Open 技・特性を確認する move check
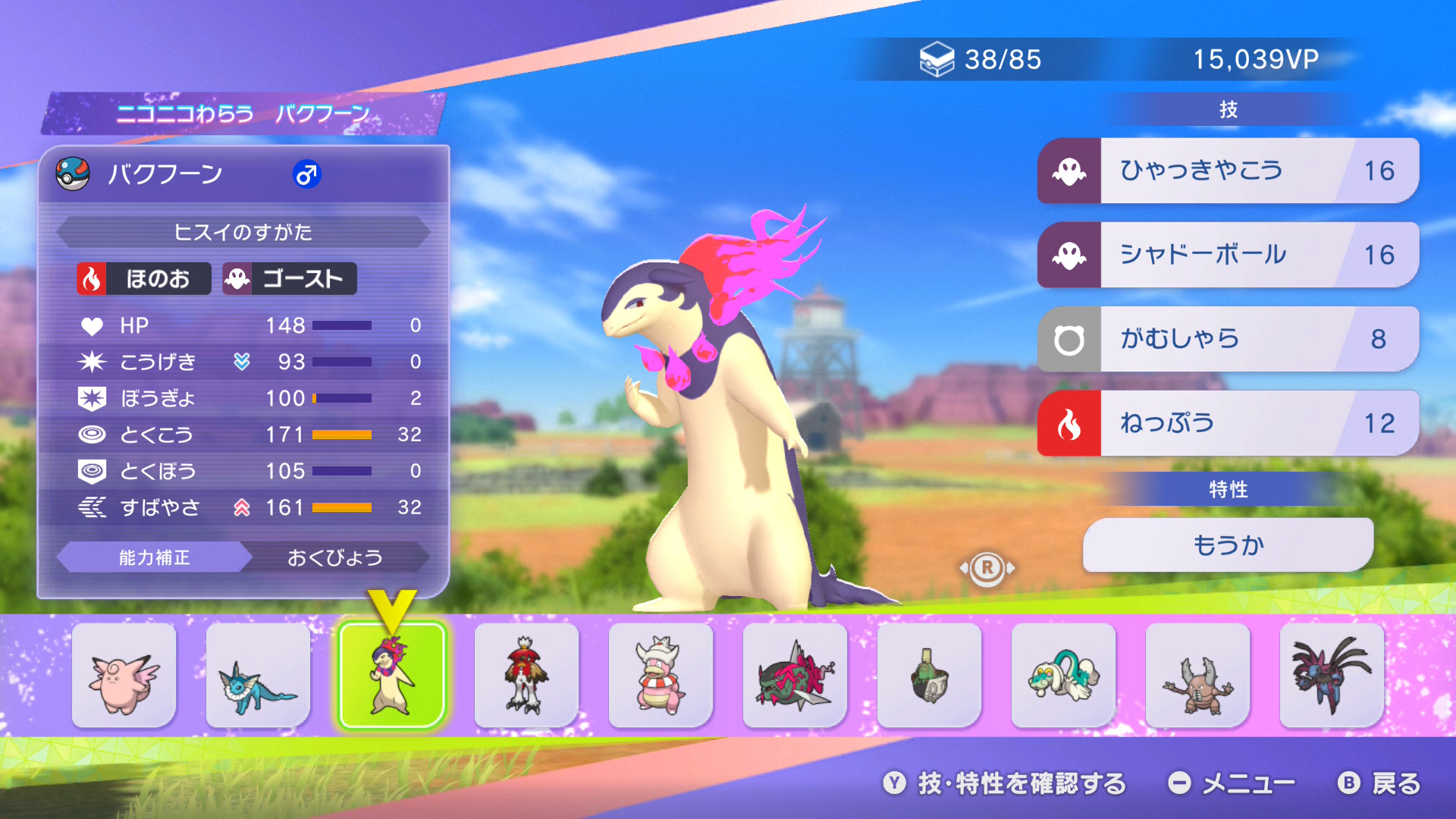Image resolution: width=1456 pixels, height=819 pixels. click(1006, 783)
